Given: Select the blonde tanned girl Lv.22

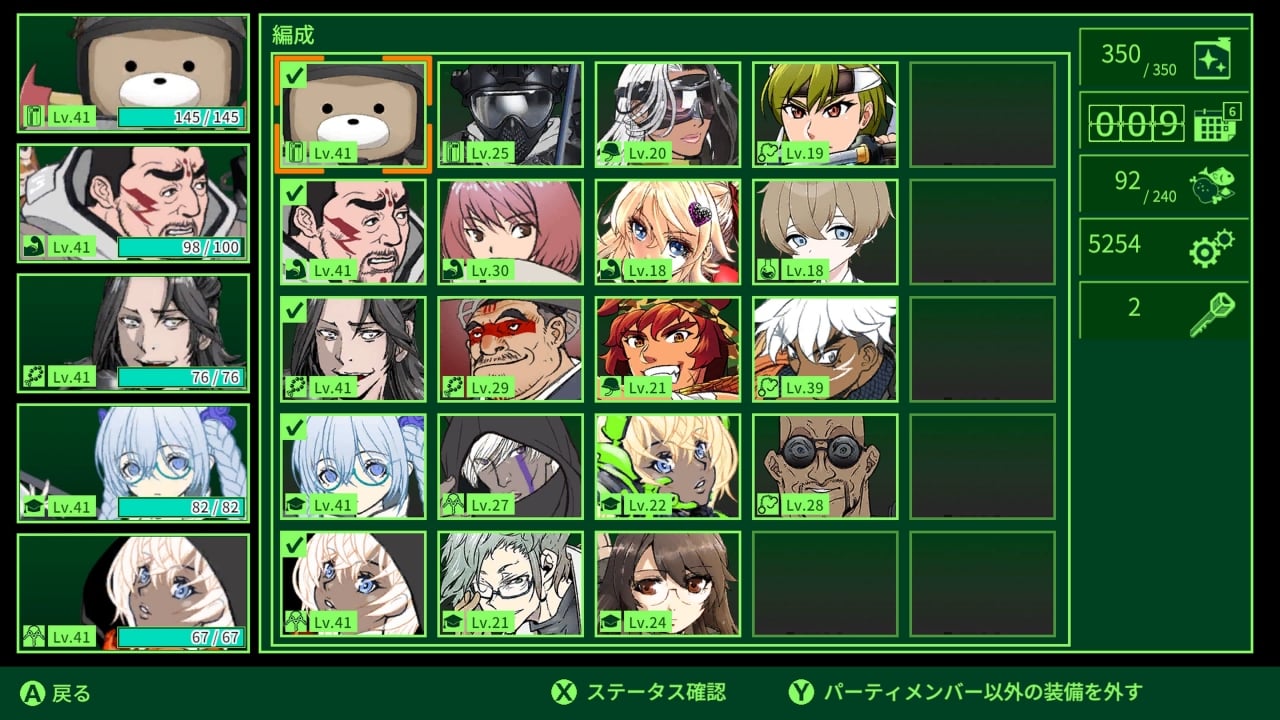Looking at the screenshot, I should (x=668, y=467).
